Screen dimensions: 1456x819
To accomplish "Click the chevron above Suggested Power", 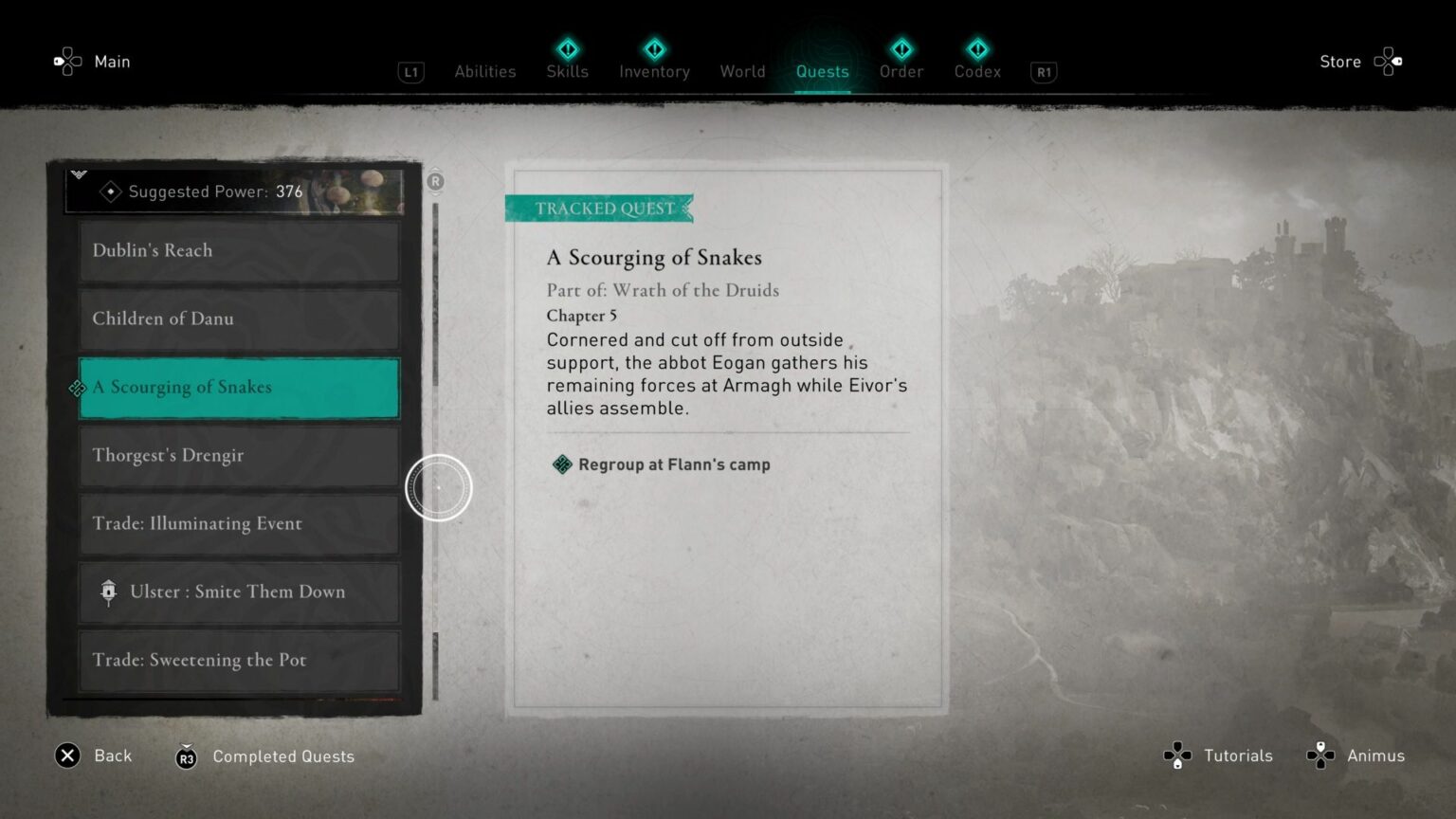I will (x=79, y=173).
